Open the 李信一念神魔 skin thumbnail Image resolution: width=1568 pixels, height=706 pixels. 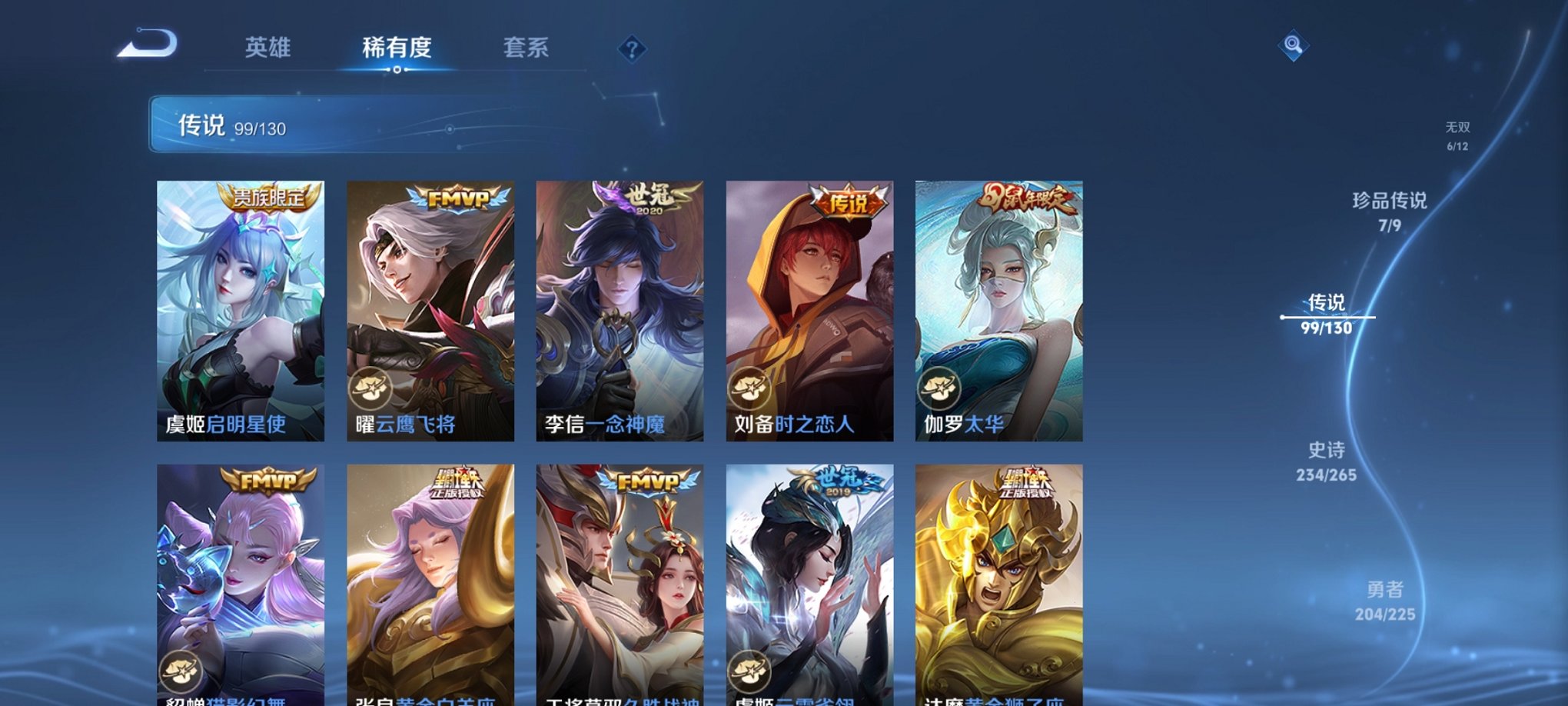pyautogui.click(x=617, y=308)
